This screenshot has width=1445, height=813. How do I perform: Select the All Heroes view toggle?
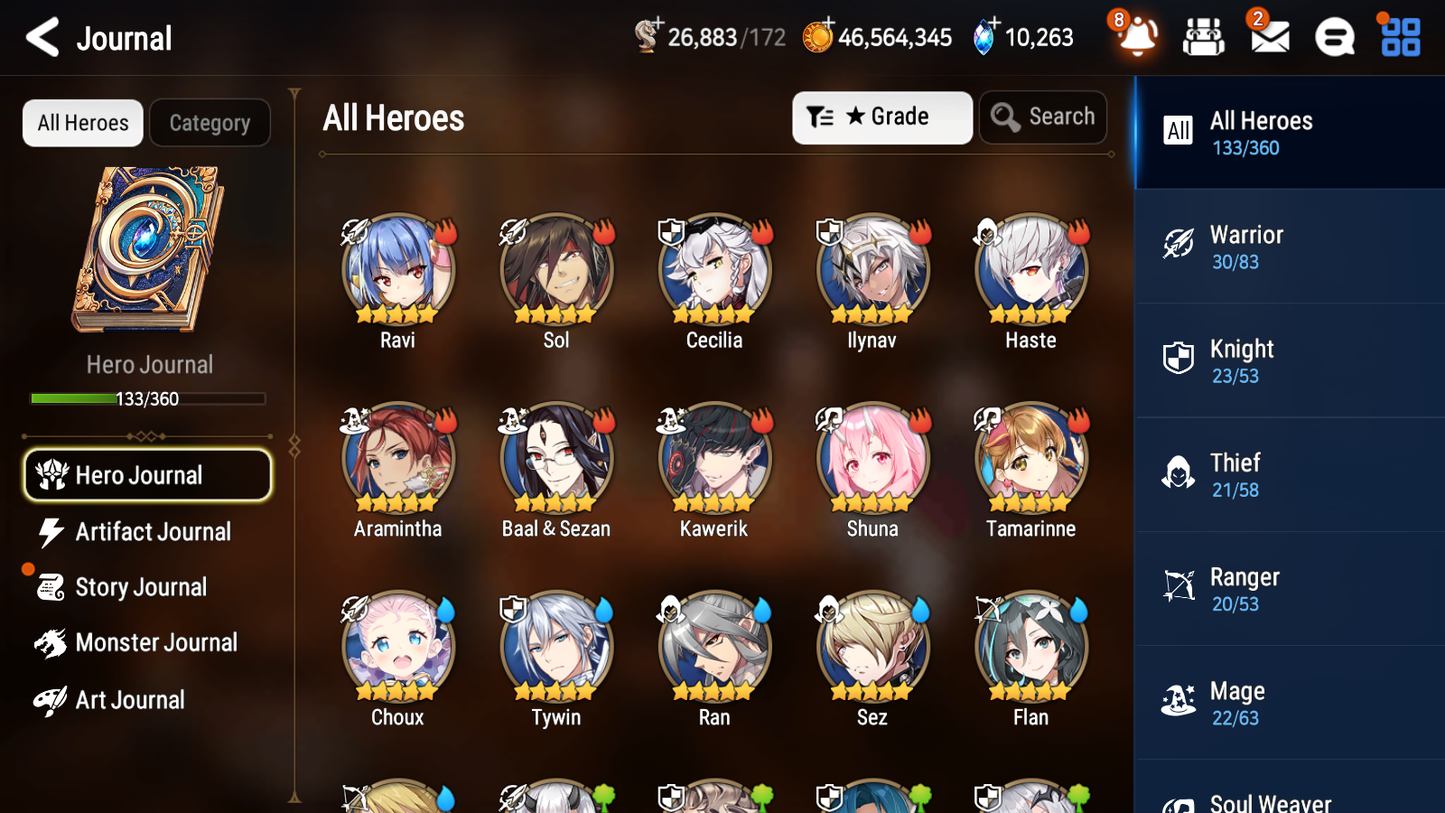(x=82, y=123)
